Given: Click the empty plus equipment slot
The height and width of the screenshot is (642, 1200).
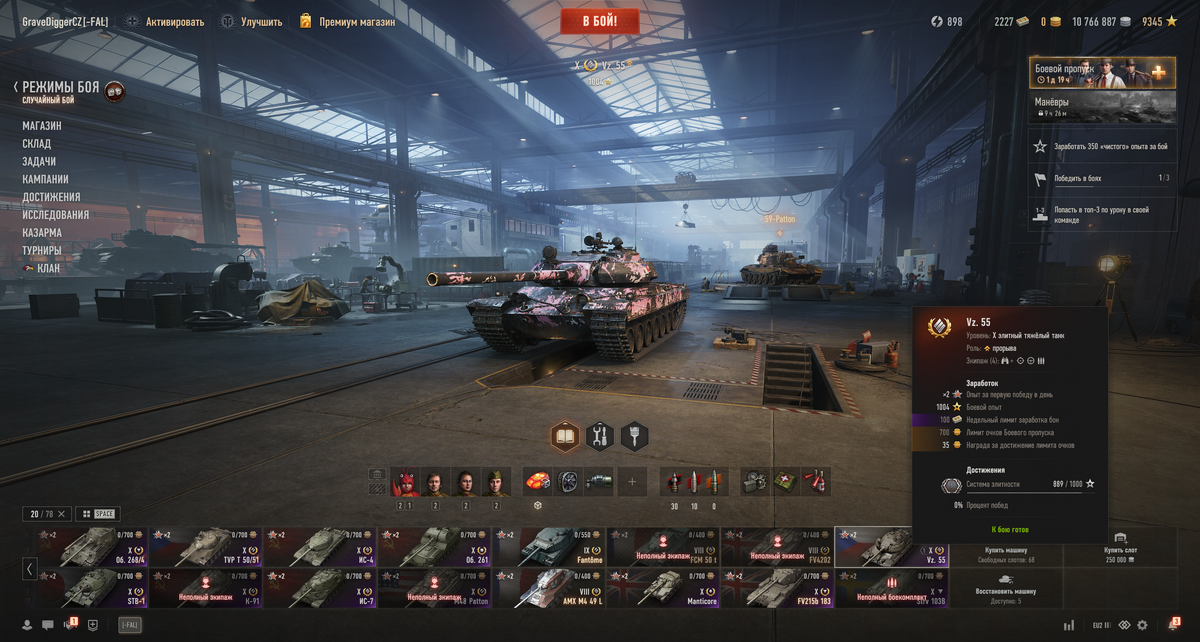Looking at the screenshot, I should (x=632, y=482).
